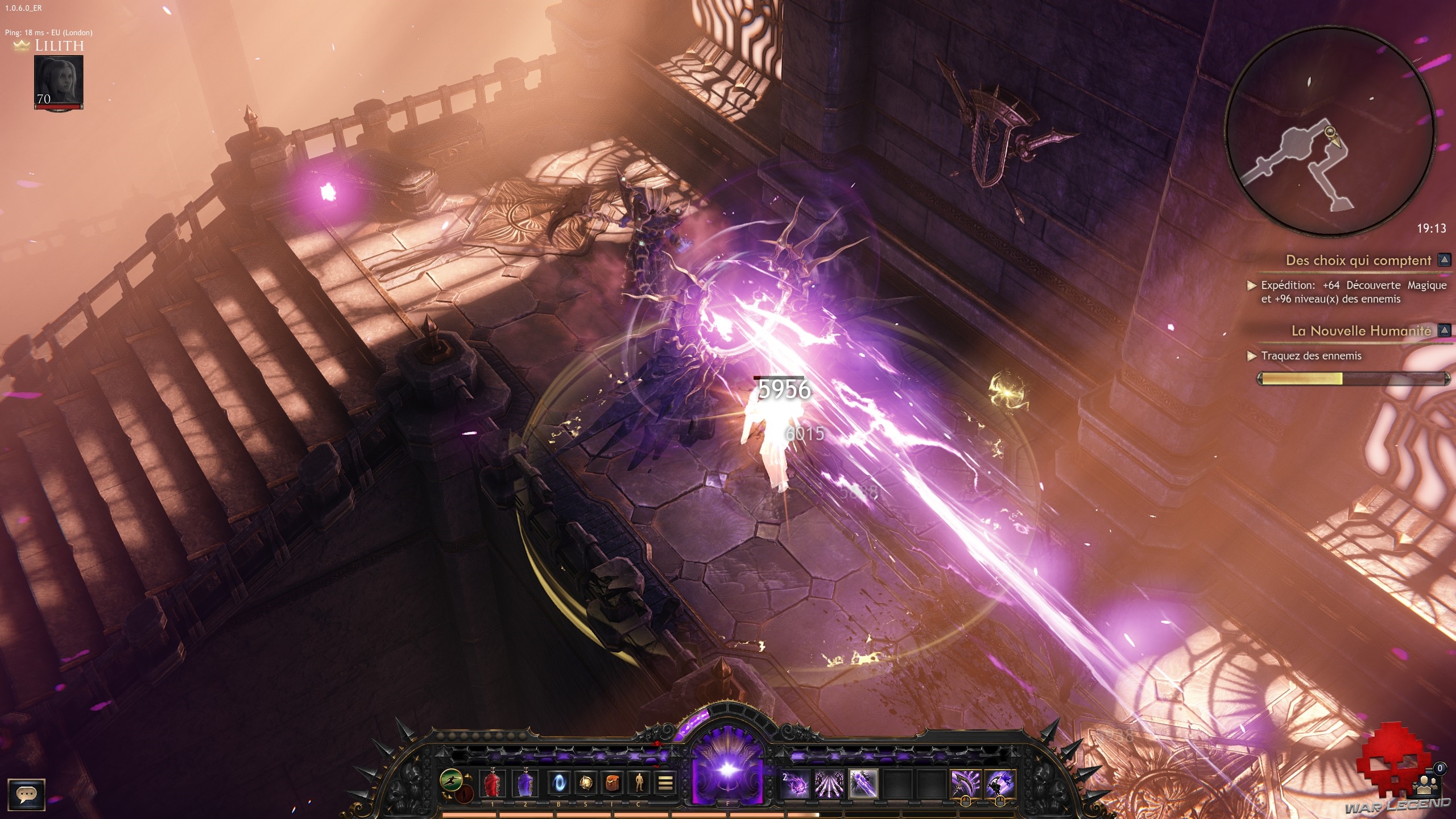Use the right-mouse scythe skill
Viewport: 1456px width, 819px height.
[x=1000, y=784]
